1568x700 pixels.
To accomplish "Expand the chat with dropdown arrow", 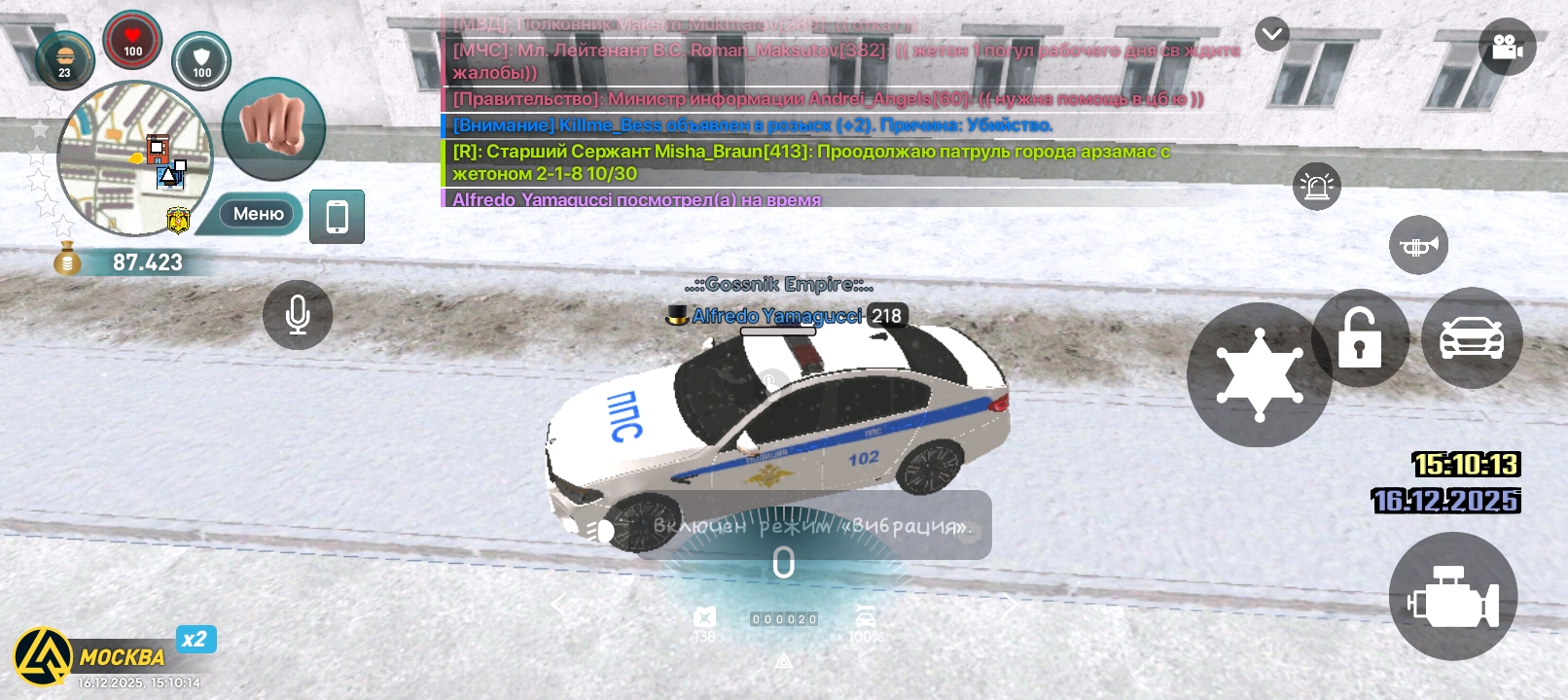I will click(x=1271, y=35).
